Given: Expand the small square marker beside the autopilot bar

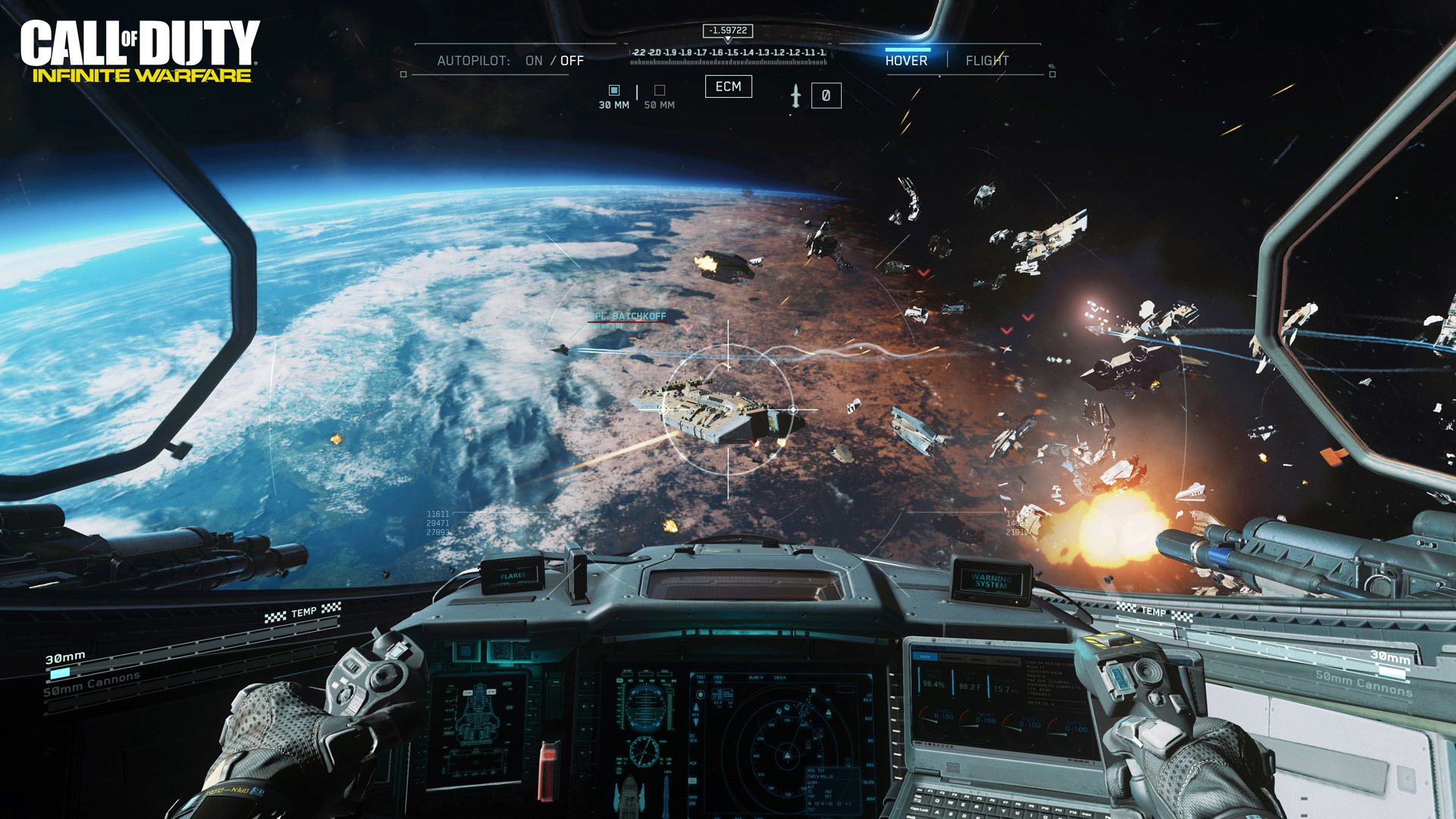Looking at the screenshot, I should tap(402, 74).
